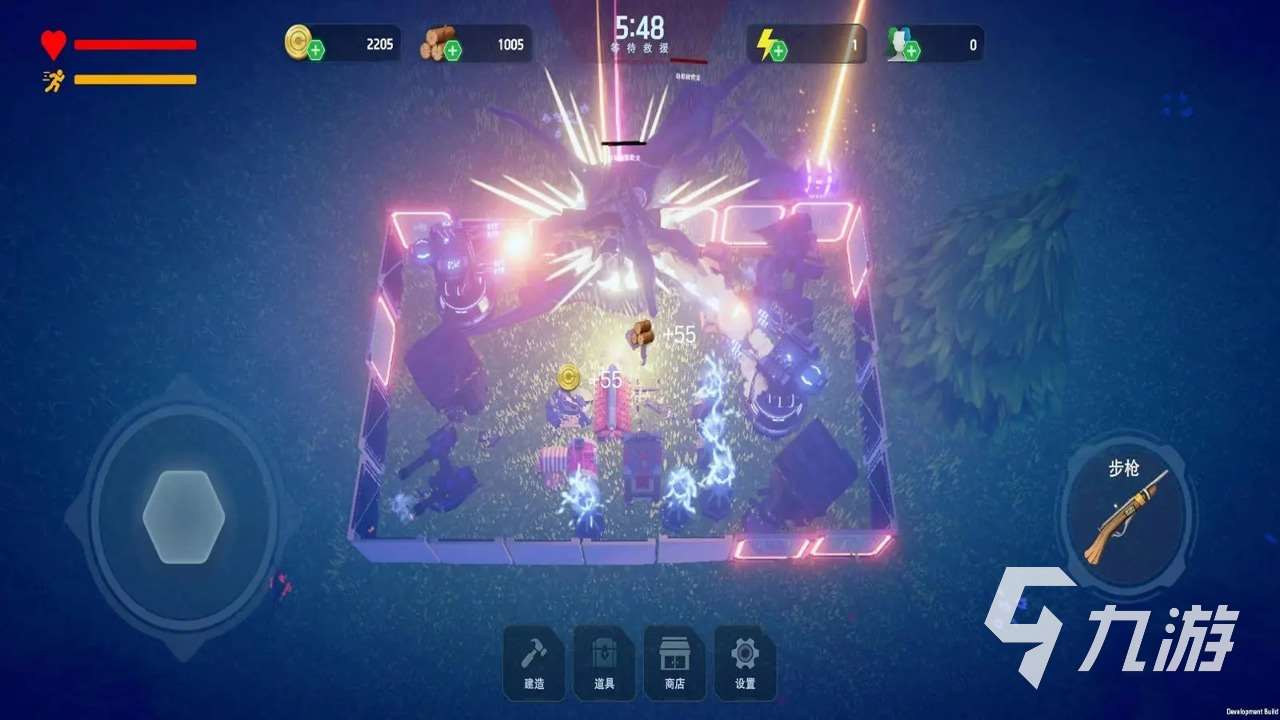This screenshot has width=1280, height=720.
Task: Open the 设置 settings menu
Action: [x=745, y=662]
